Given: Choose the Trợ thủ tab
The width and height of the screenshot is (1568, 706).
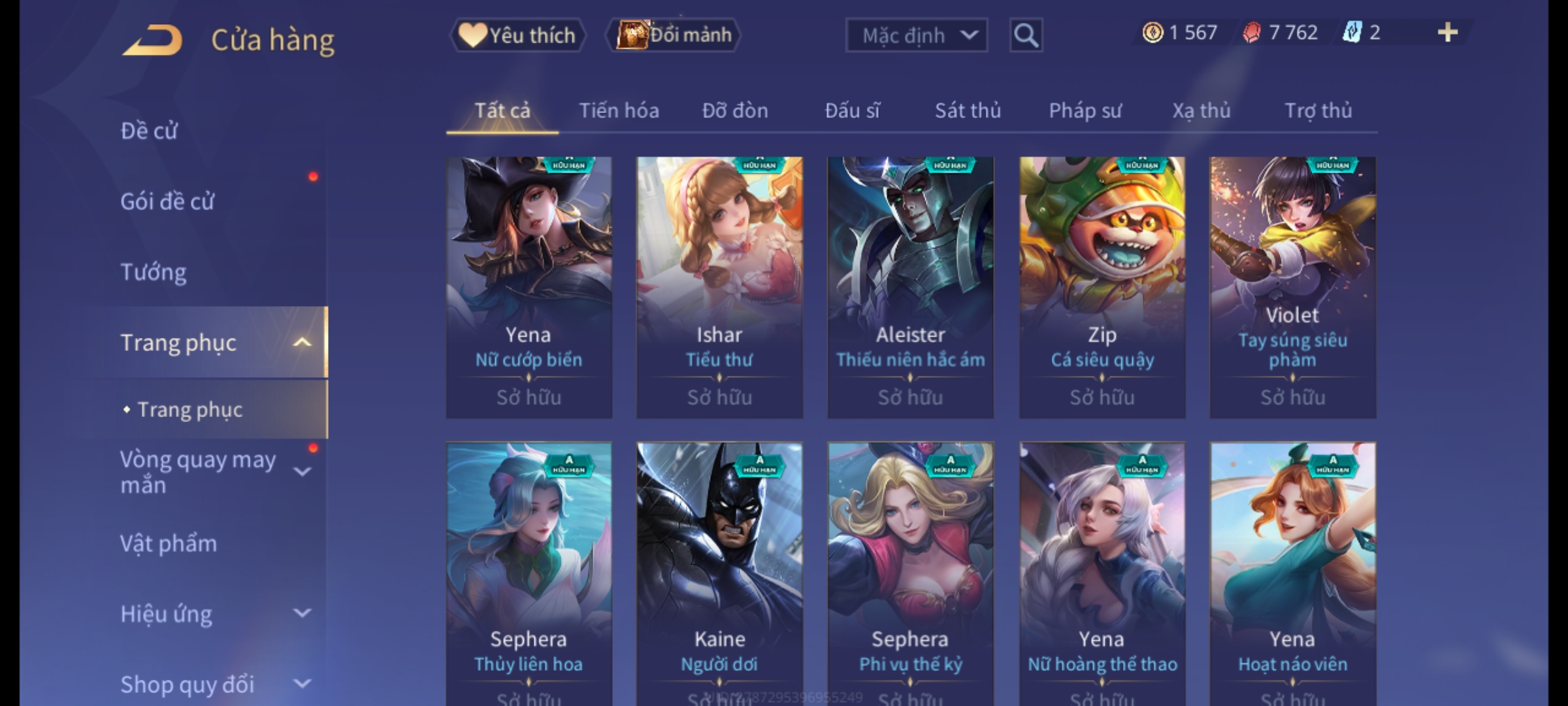Looking at the screenshot, I should click(x=1318, y=111).
